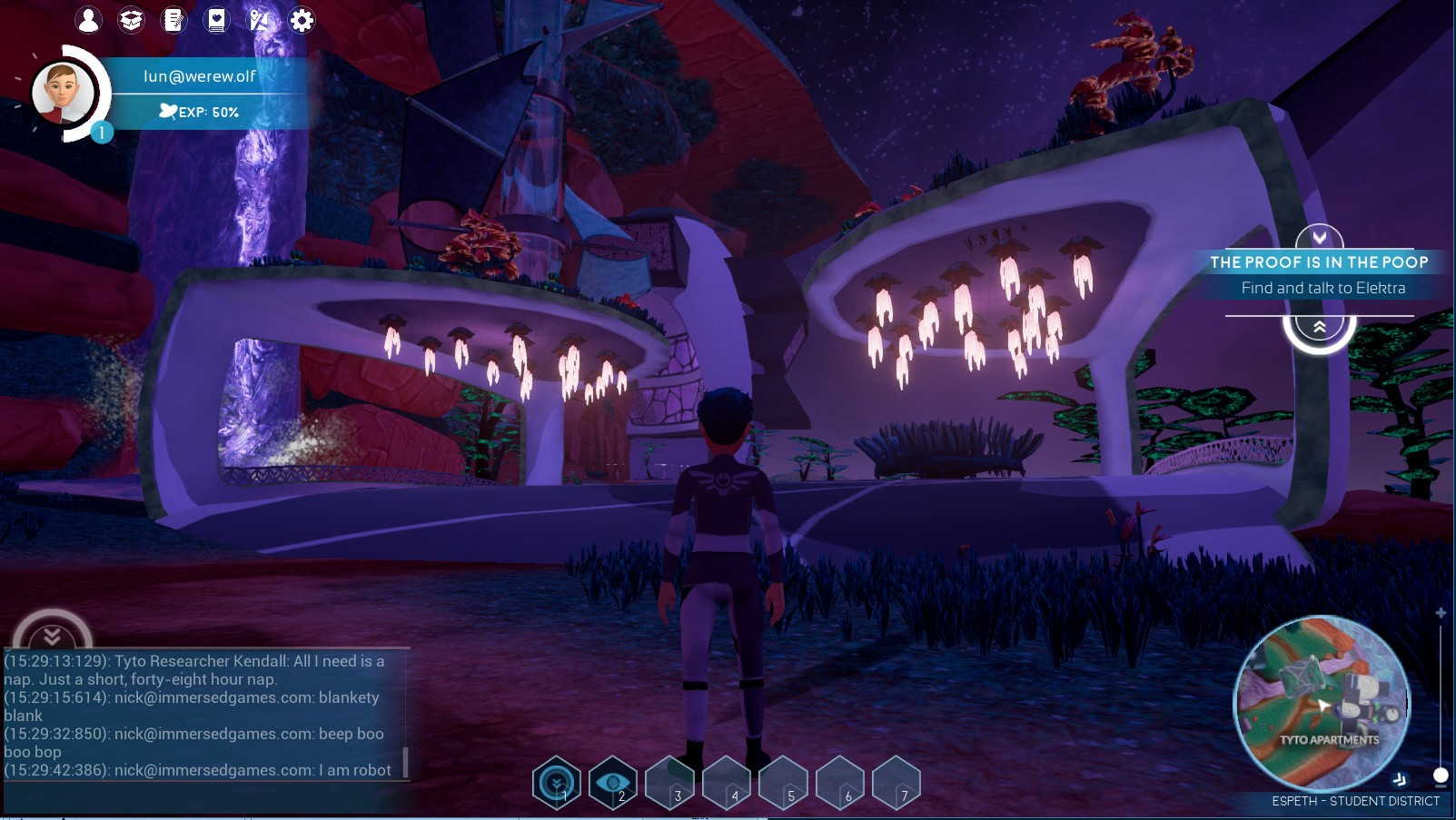Collapse the quest tracker with the double-up arrow
The image size is (1456, 820).
tap(1319, 328)
